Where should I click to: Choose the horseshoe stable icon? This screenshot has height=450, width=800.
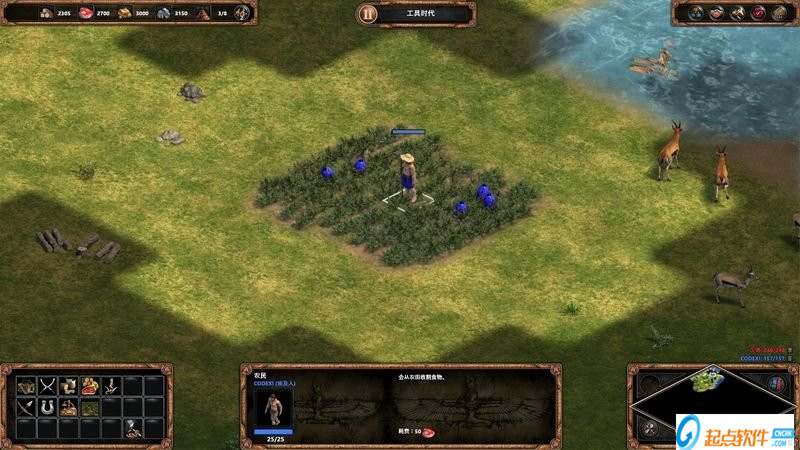[46, 407]
